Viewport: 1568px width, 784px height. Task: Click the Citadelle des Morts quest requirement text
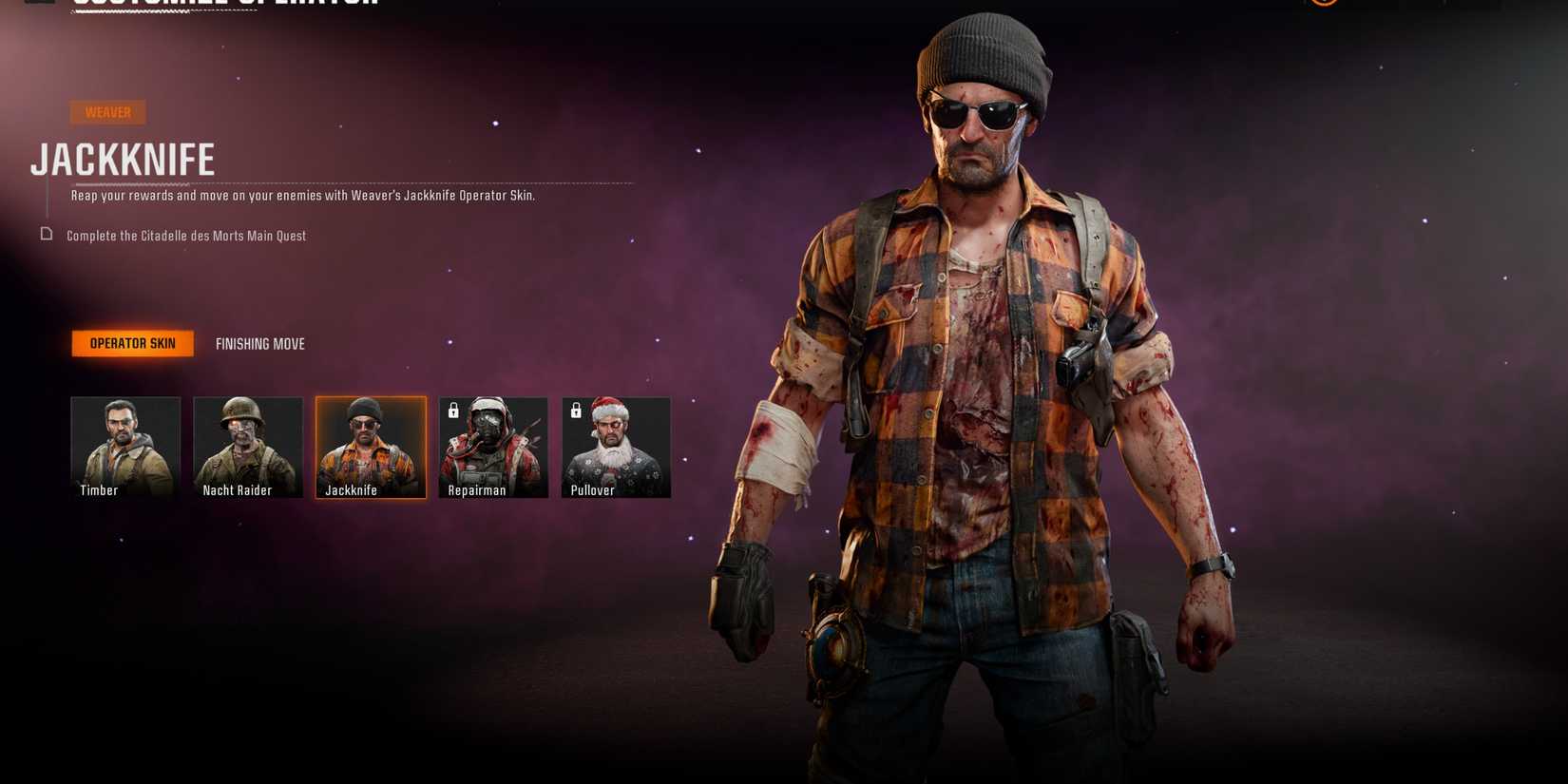185,235
